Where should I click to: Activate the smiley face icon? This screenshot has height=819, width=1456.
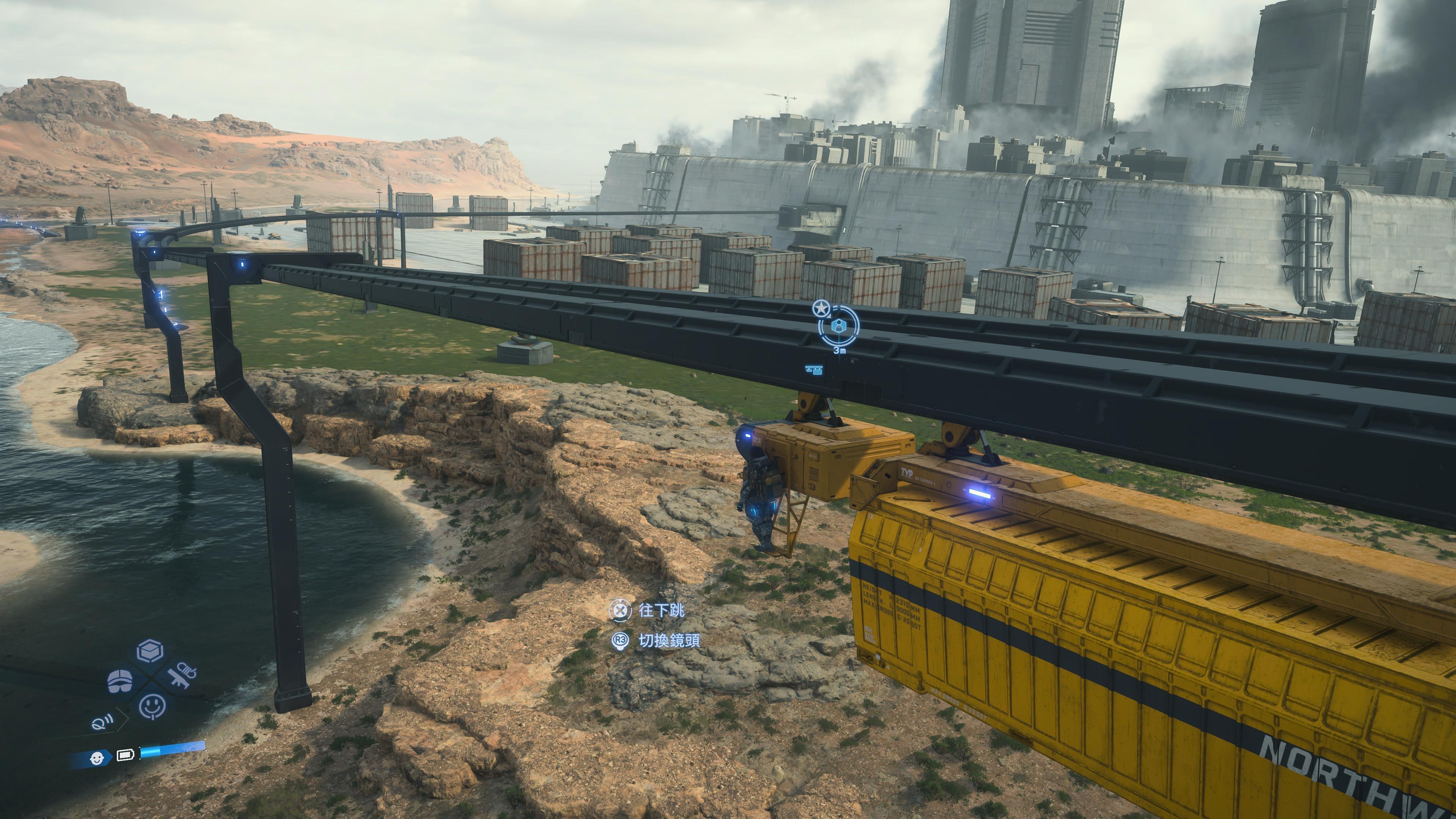click(152, 705)
